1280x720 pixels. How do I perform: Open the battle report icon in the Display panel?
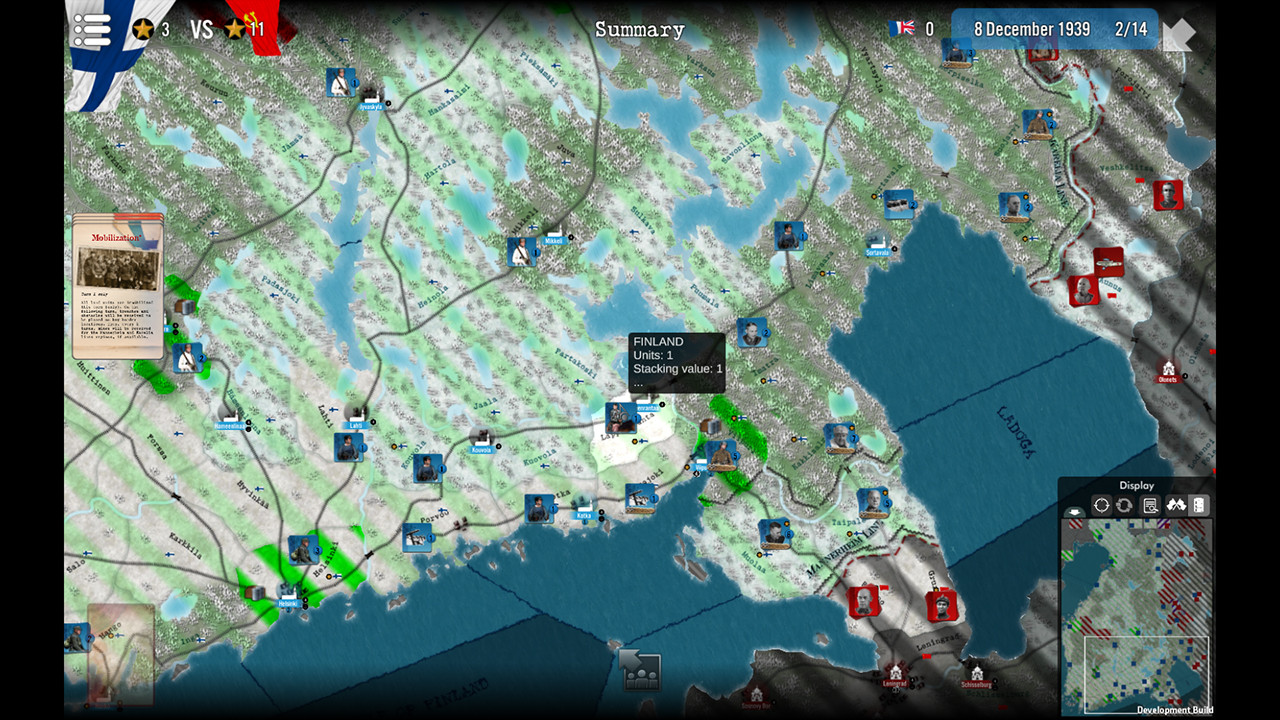1149,505
